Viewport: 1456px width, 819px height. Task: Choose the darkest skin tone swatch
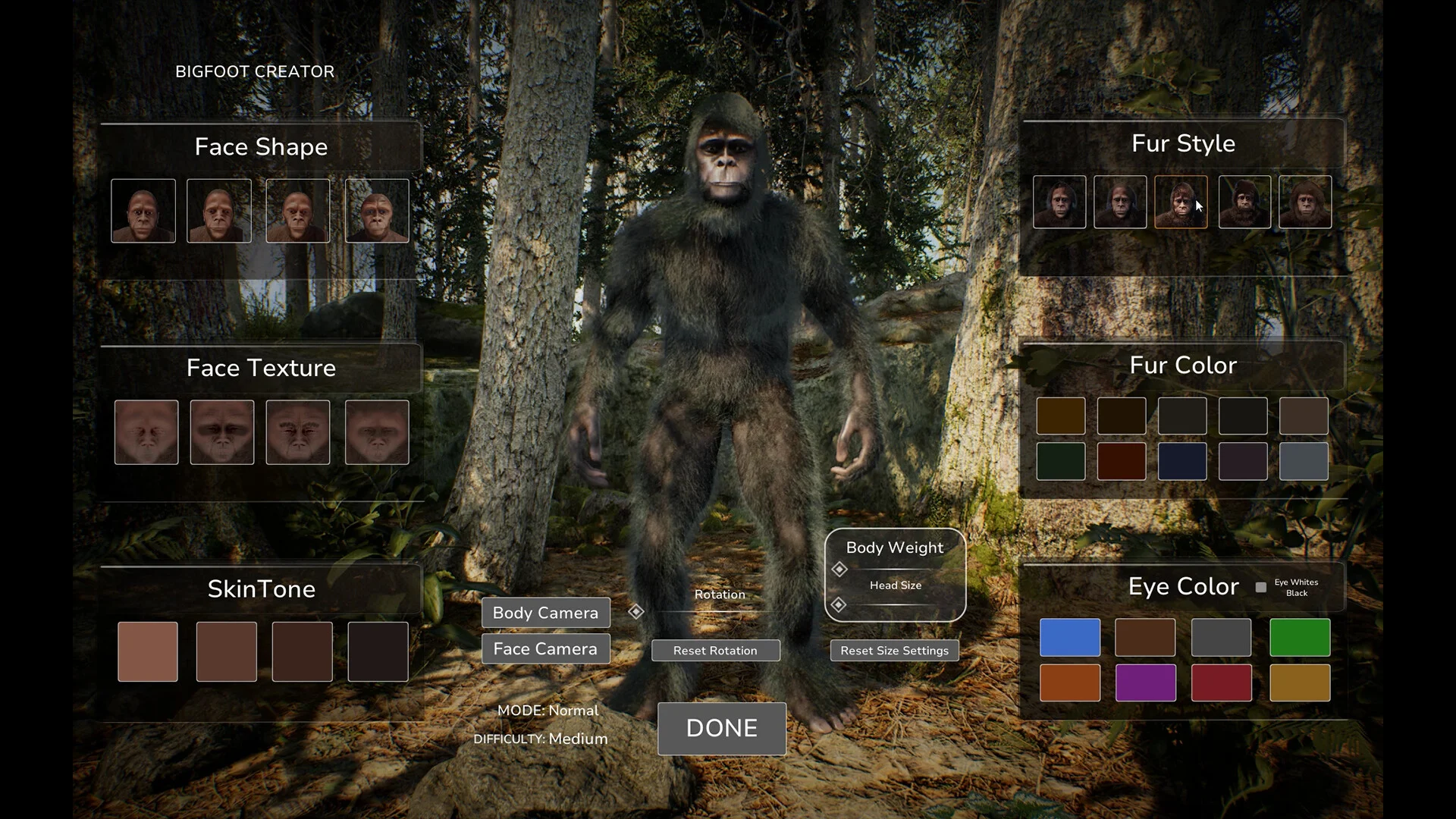[x=378, y=651]
